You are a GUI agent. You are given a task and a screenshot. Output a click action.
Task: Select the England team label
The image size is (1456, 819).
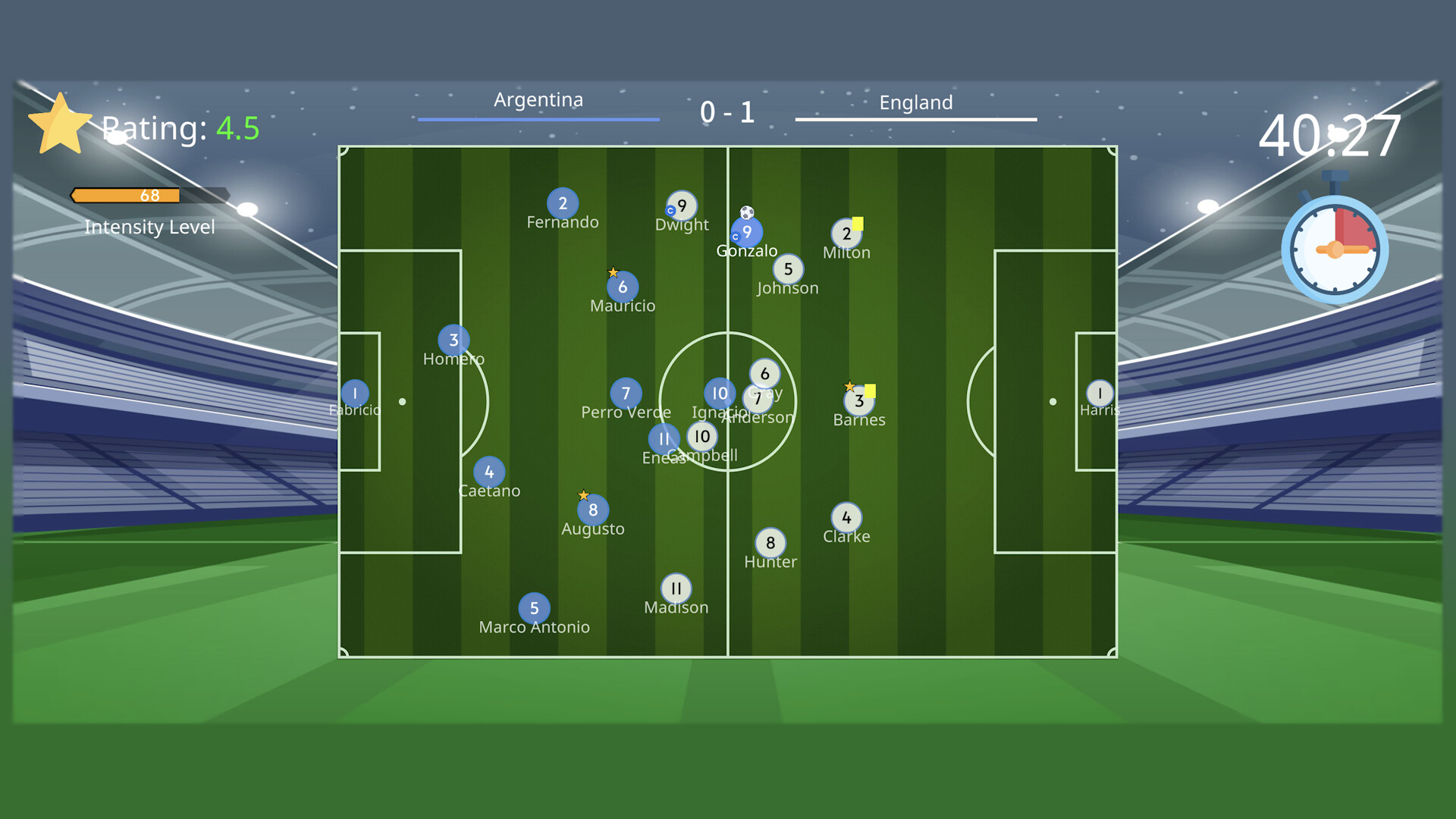point(916,102)
